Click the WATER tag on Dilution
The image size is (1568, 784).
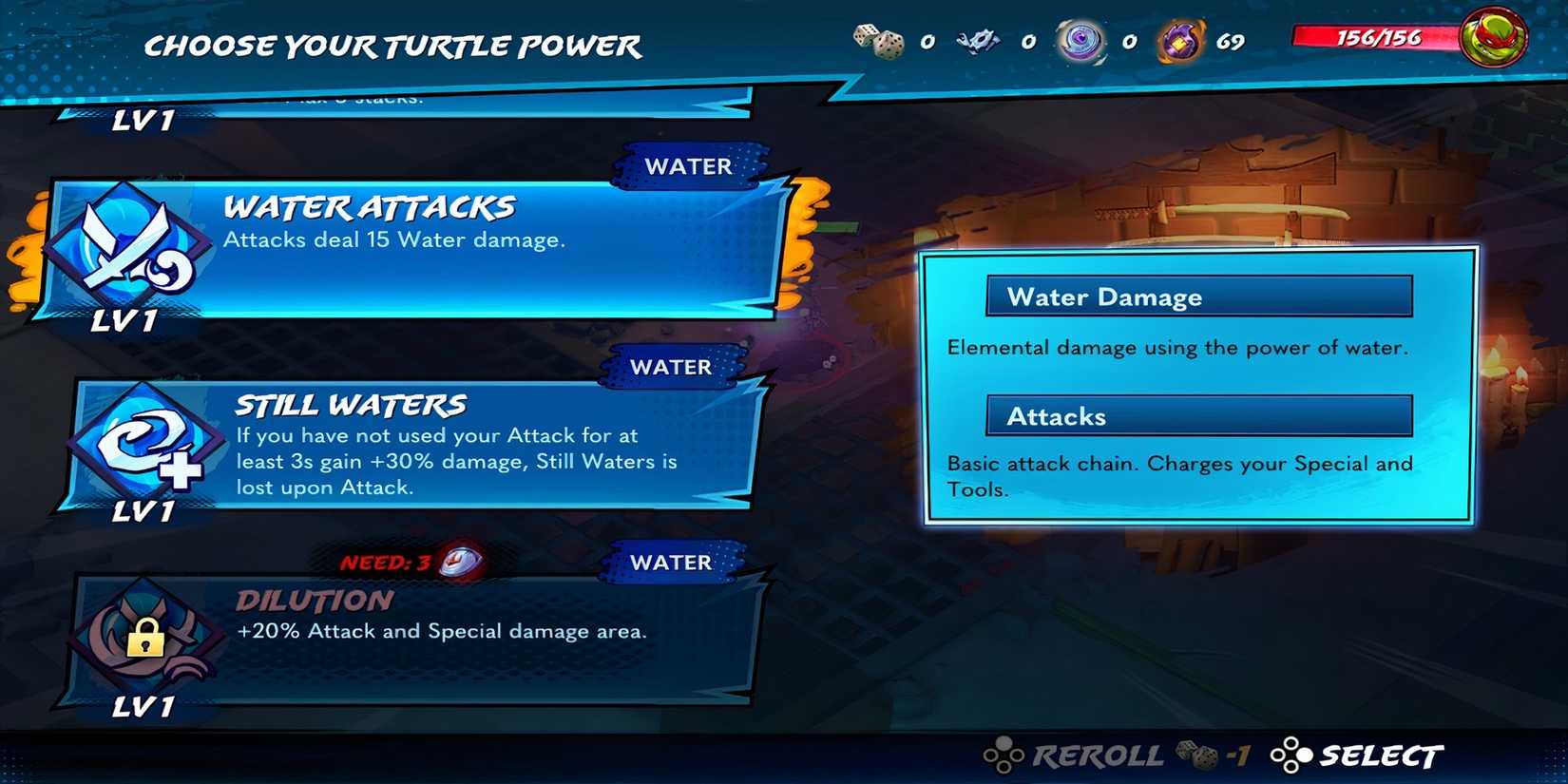673,562
